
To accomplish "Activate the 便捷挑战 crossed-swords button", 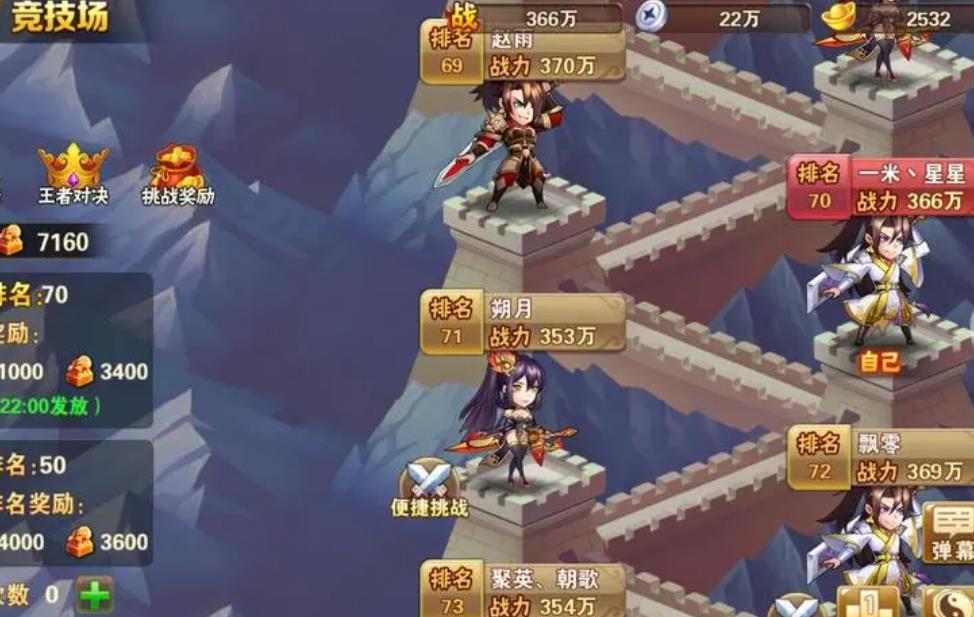I will click(430, 487).
